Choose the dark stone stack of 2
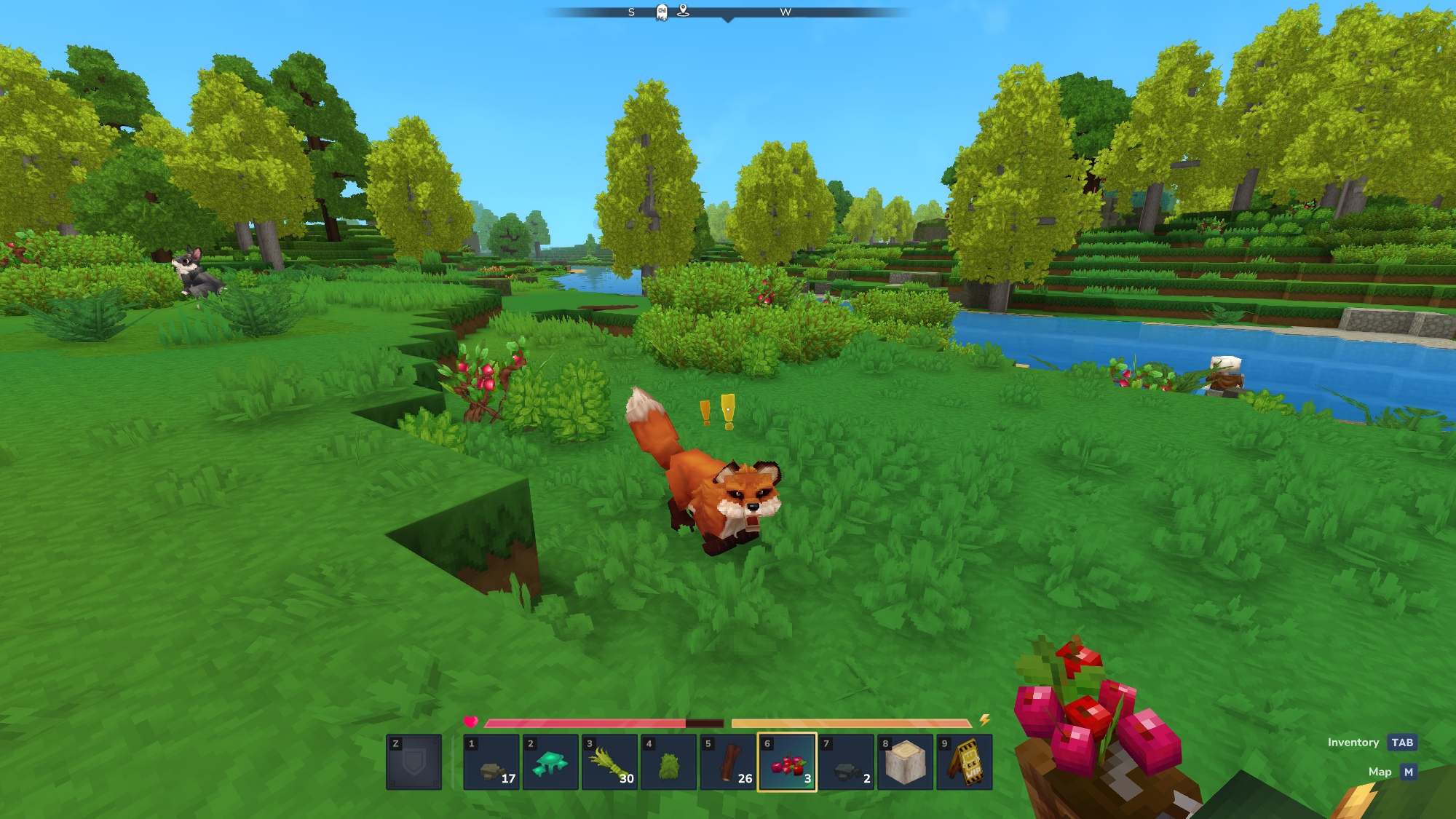 (x=846, y=762)
